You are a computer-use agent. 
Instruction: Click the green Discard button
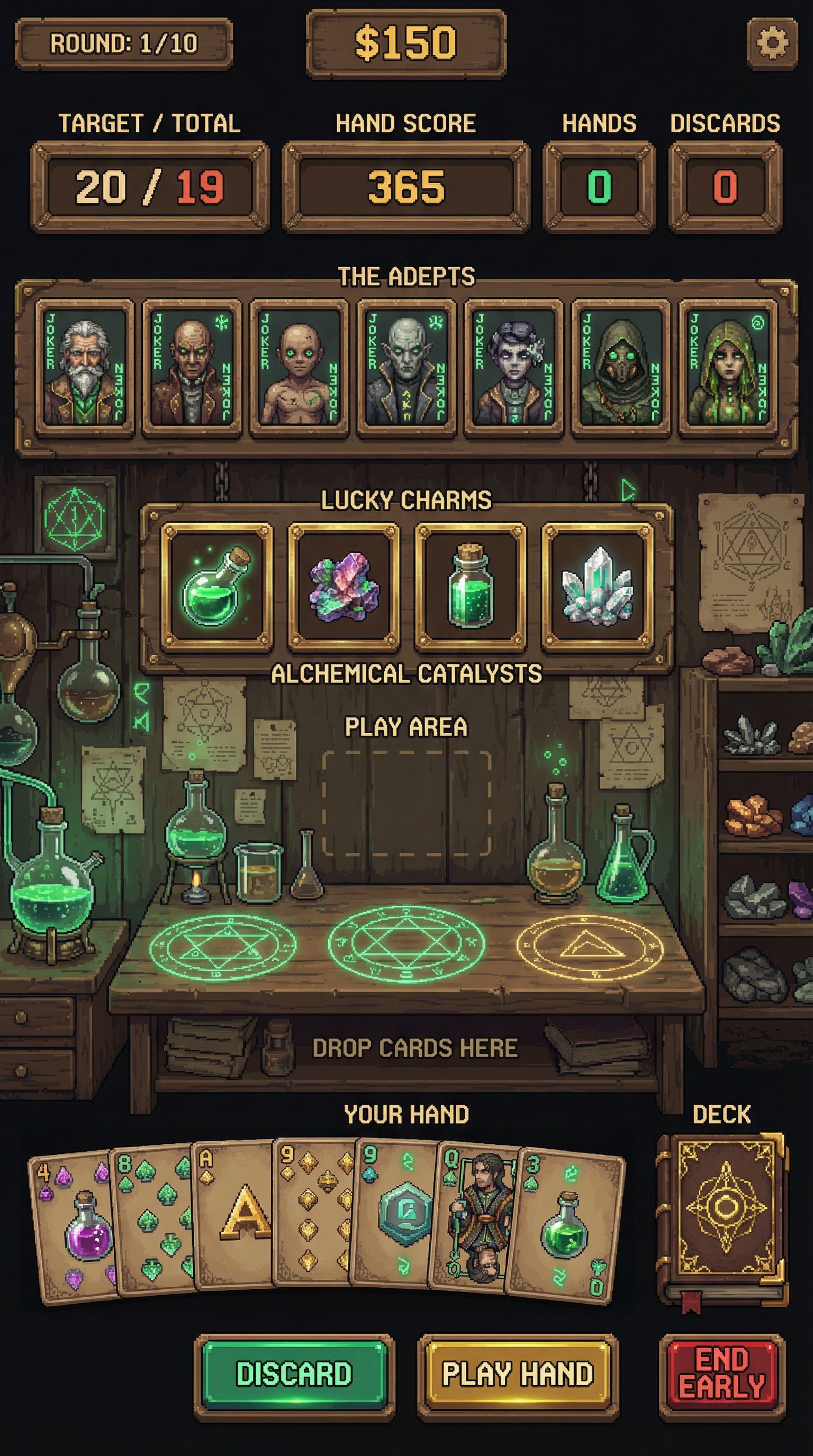coord(294,1374)
